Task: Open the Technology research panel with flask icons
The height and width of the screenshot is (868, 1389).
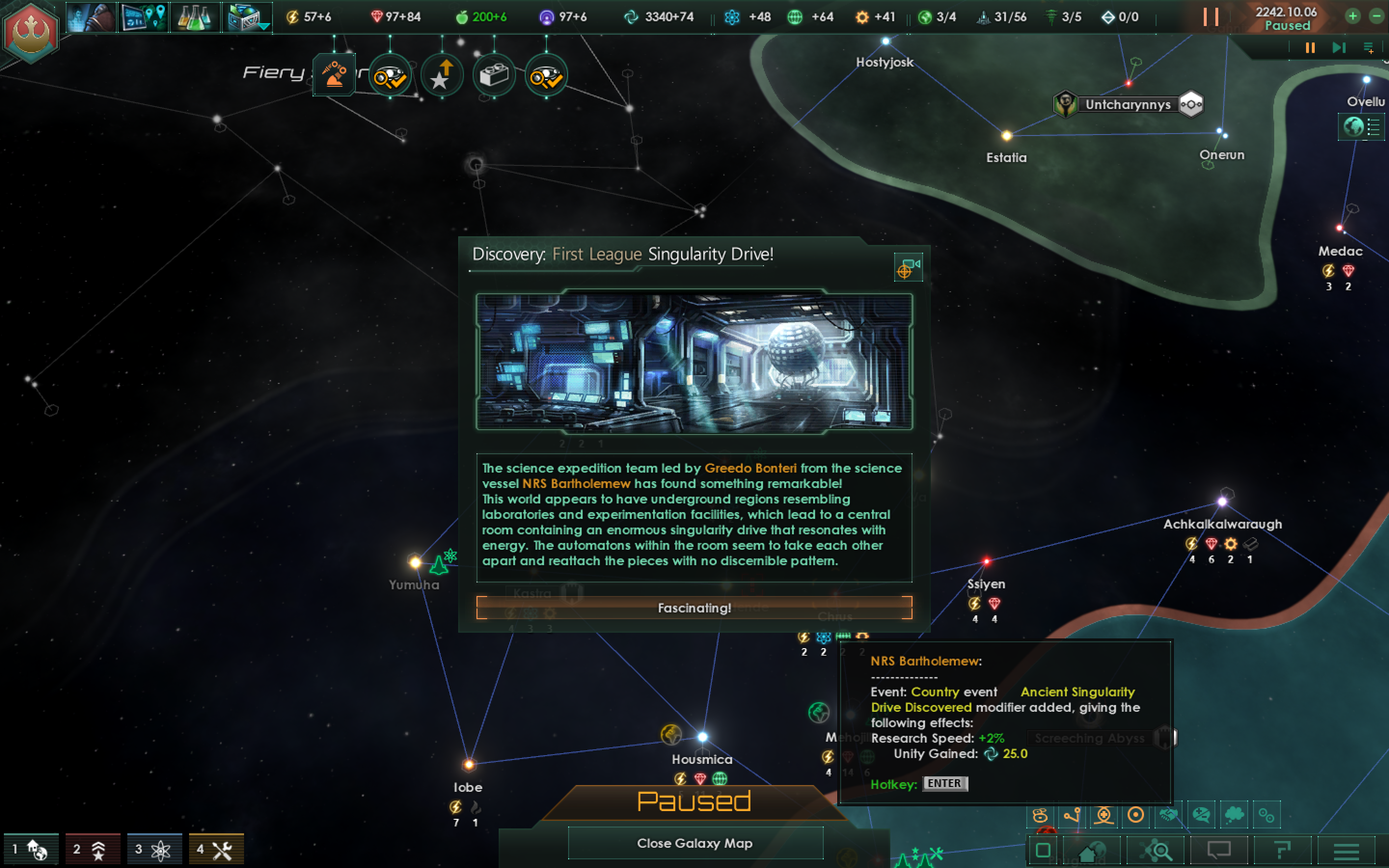Action: point(195,17)
